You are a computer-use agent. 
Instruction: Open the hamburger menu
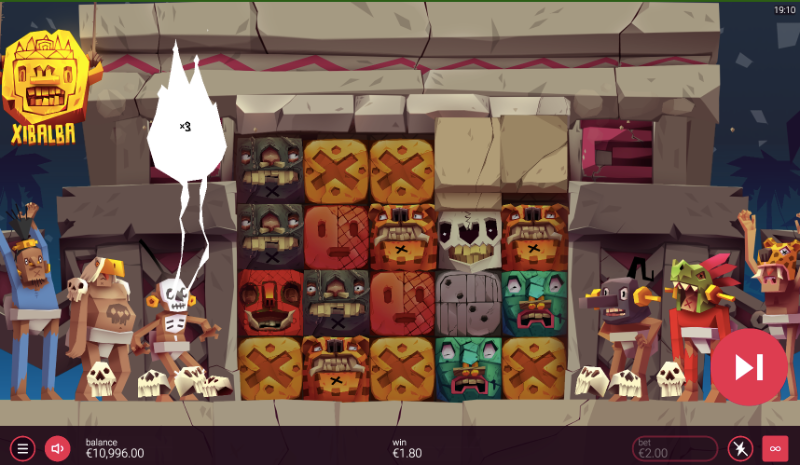pyautogui.click(x=24, y=448)
